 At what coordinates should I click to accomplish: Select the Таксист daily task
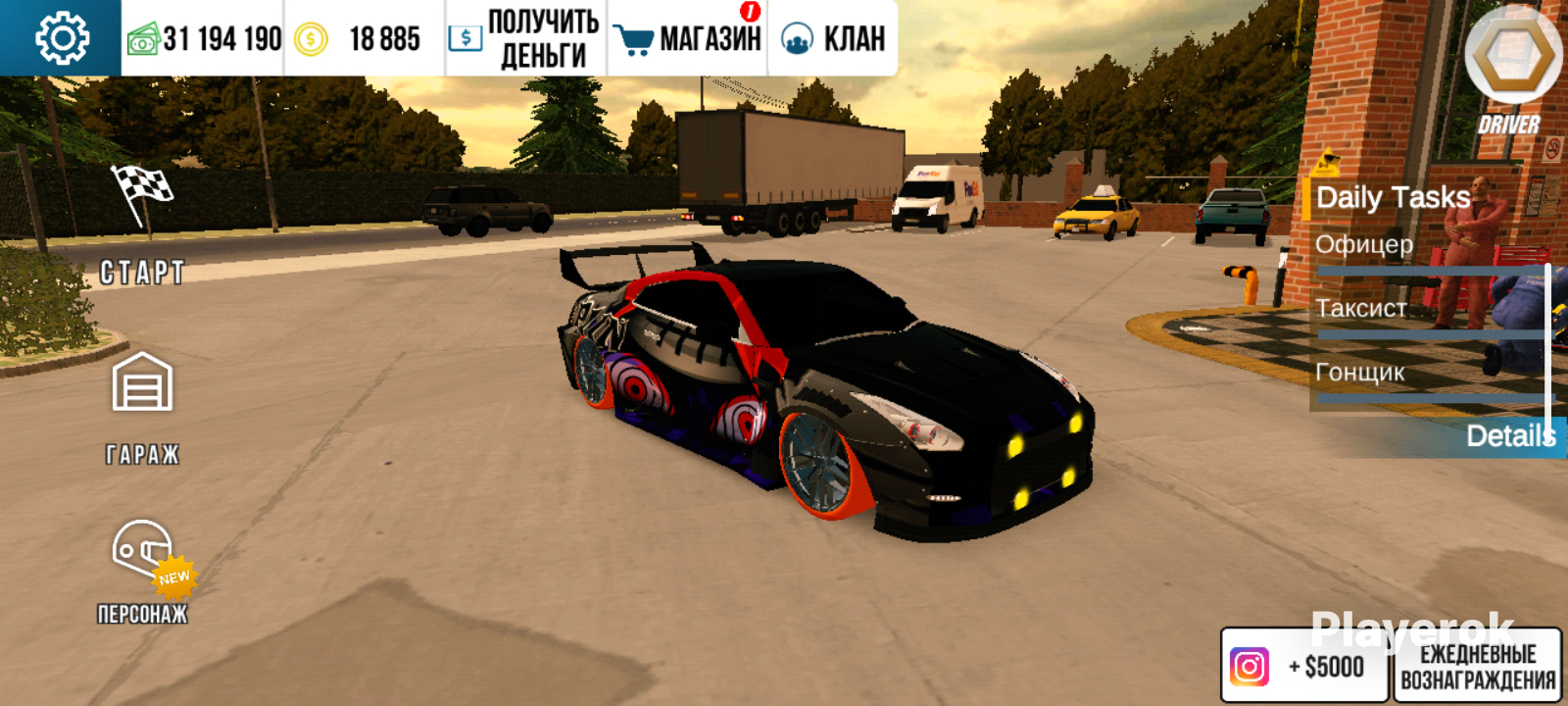[1361, 309]
